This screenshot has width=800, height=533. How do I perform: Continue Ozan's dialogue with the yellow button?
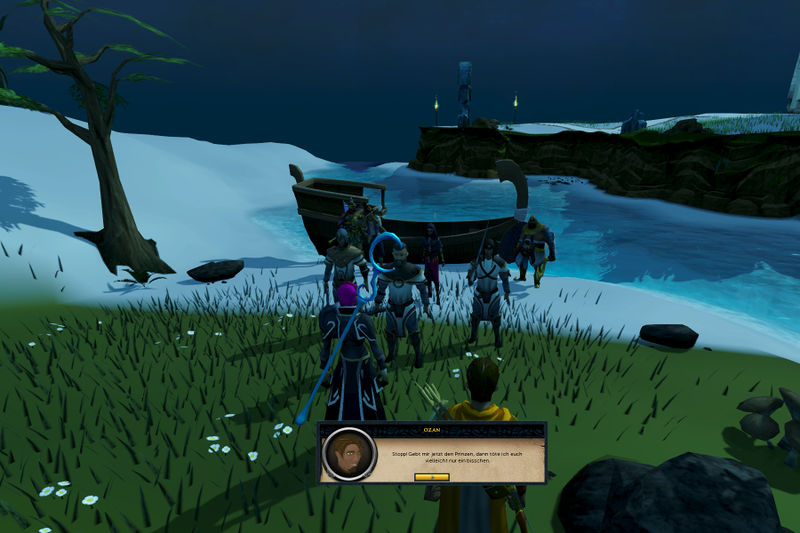click(x=432, y=477)
